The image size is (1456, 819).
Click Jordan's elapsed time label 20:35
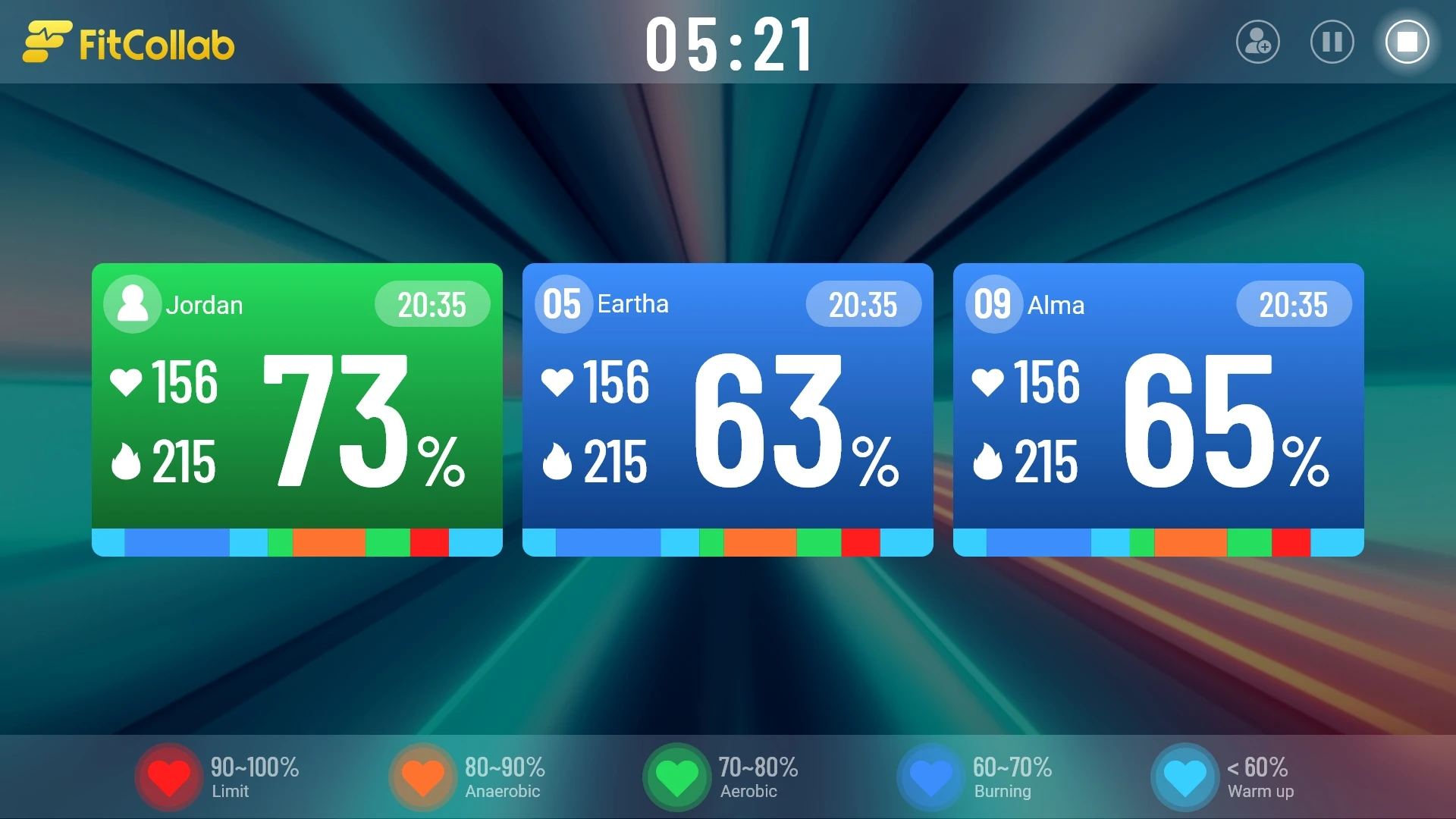coord(432,304)
